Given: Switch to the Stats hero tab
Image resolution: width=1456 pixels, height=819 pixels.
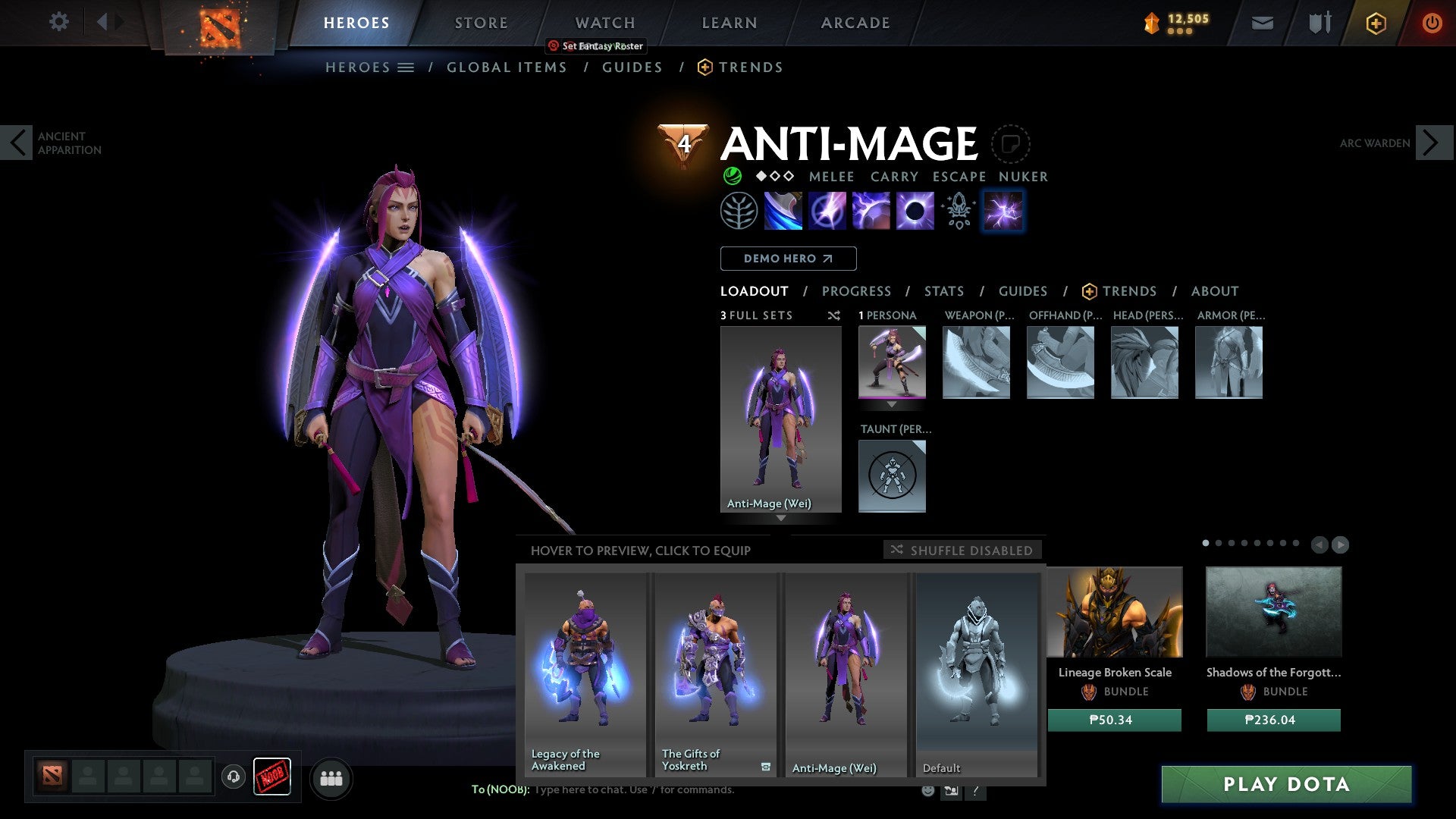Looking at the screenshot, I should 943,291.
